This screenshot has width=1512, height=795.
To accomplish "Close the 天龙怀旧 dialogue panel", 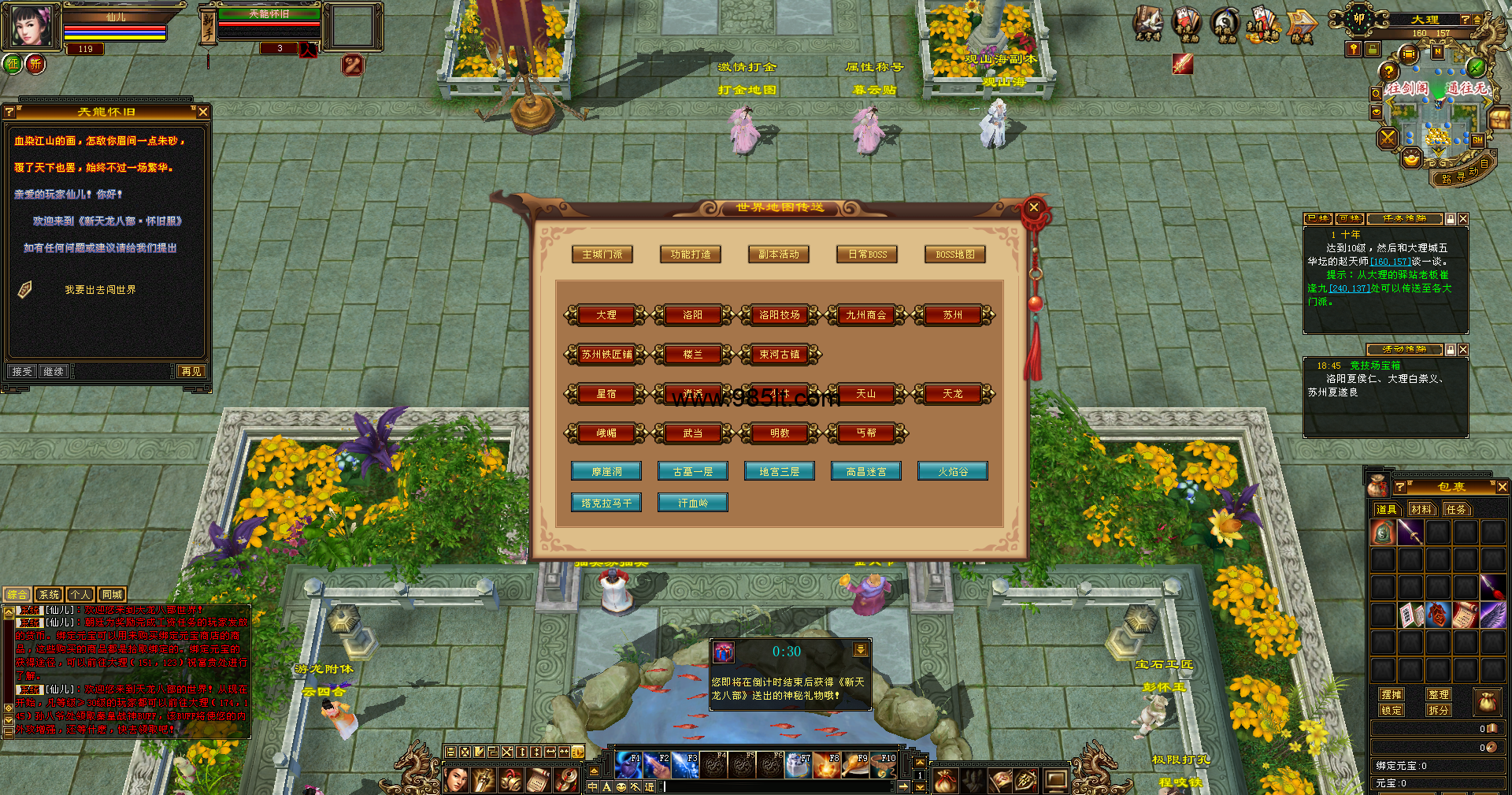I will pyautogui.click(x=203, y=112).
